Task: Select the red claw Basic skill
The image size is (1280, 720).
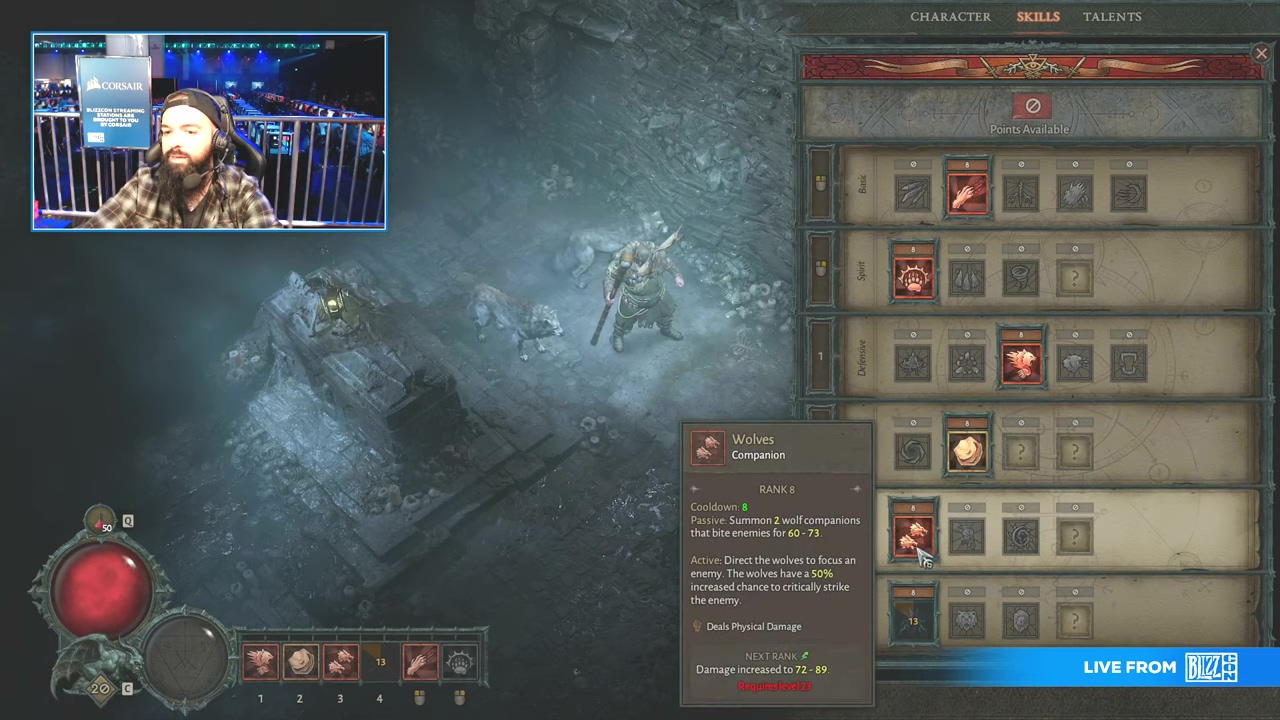Action: (x=967, y=193)
